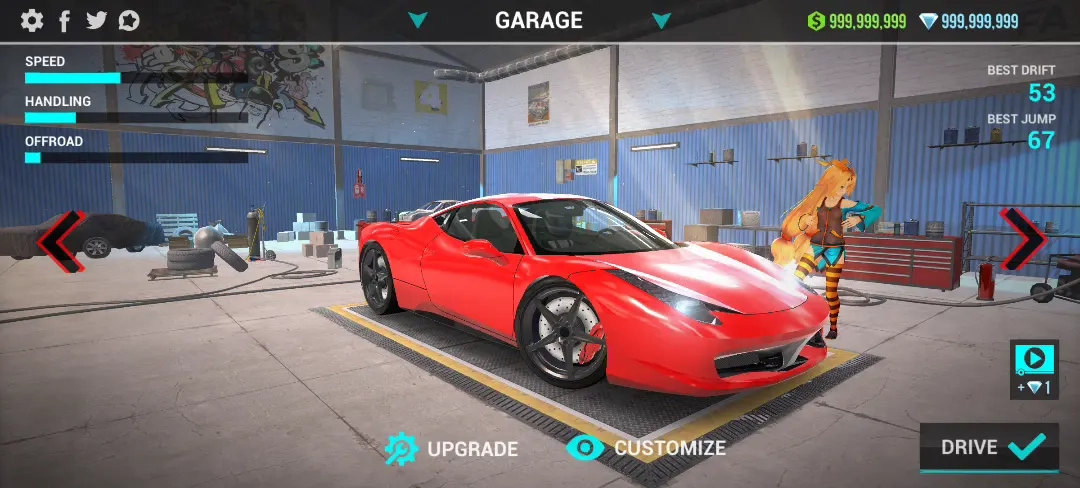Screen dimensions: 1080x488
Task: Open the Customize menu
Action: coord(646,448)
